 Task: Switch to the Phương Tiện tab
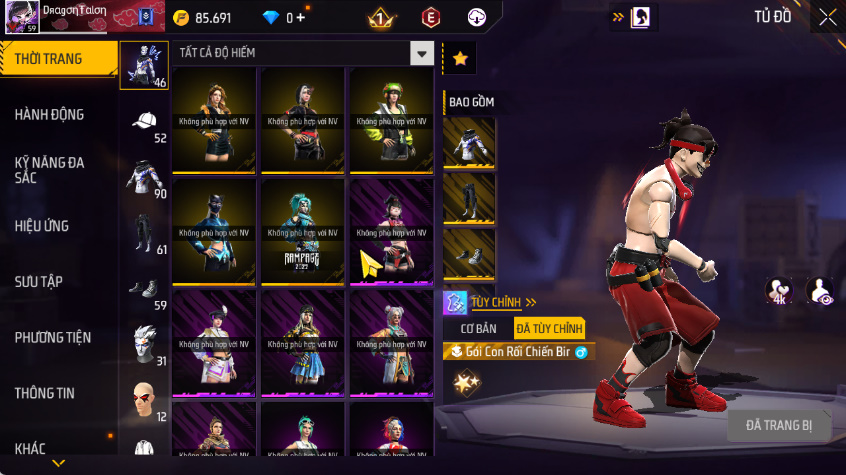pos(50,337)
